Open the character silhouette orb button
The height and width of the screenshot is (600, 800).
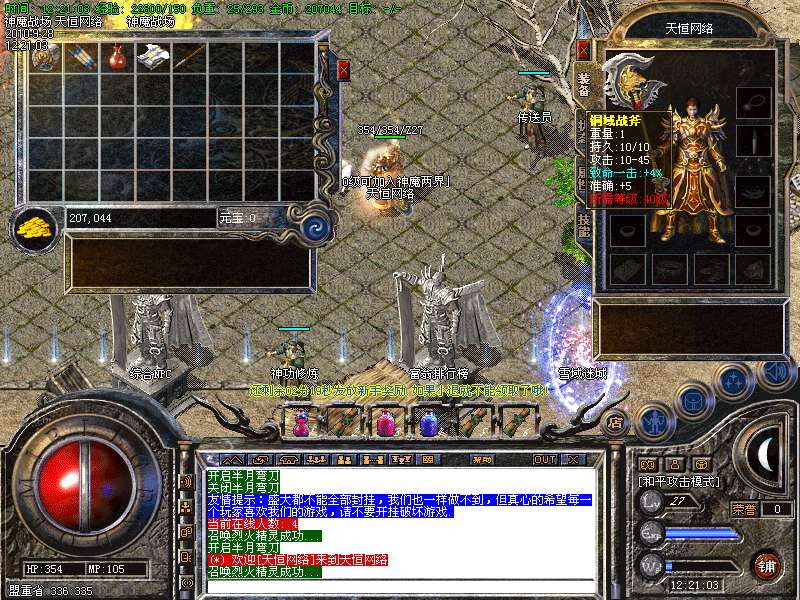pyautogui.click(x=653, y=422)
